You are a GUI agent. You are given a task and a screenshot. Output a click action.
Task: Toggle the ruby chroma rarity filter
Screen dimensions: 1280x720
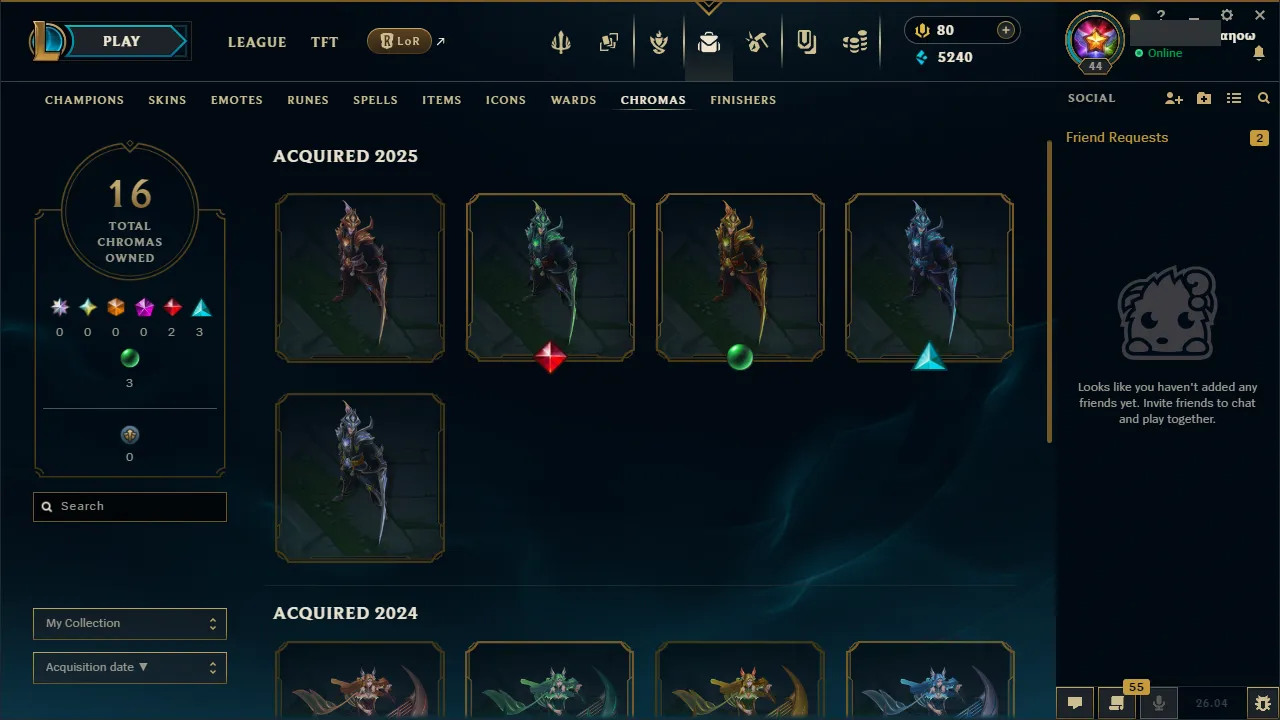(x=171, y=307)
